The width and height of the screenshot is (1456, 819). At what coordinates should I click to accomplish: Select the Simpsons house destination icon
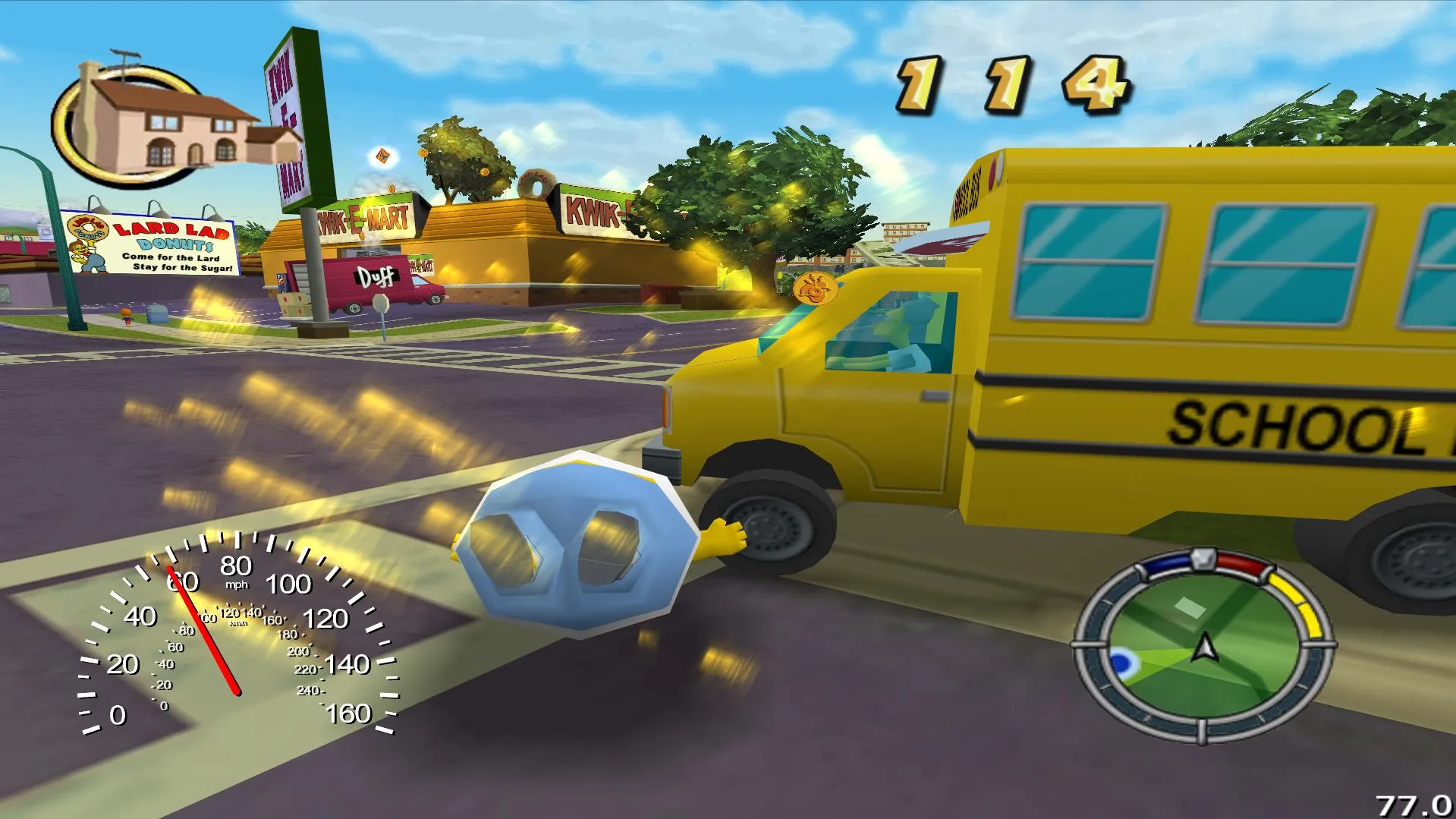coord(175,125)
